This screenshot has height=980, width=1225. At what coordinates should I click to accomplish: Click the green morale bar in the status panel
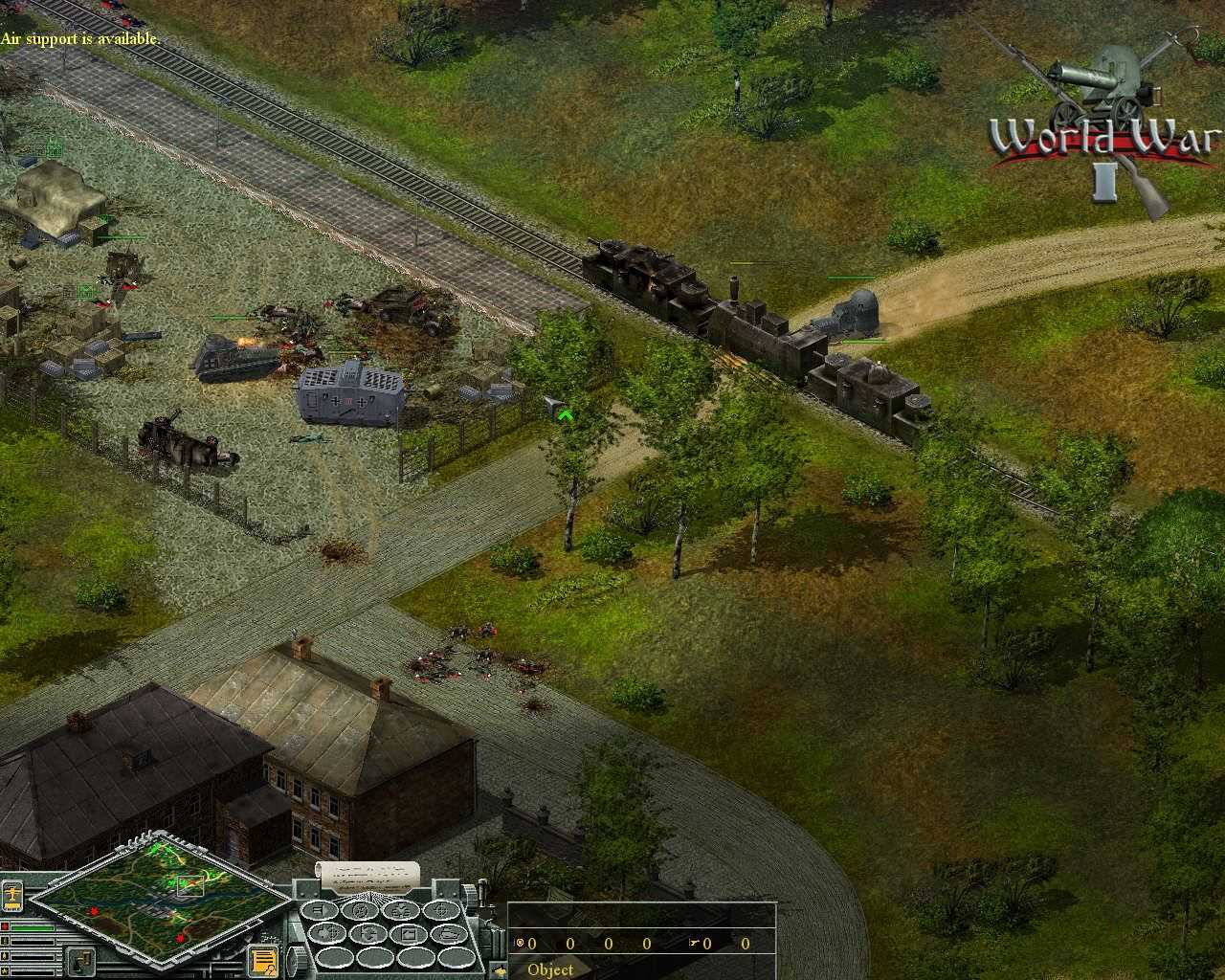tap(33, 927)
